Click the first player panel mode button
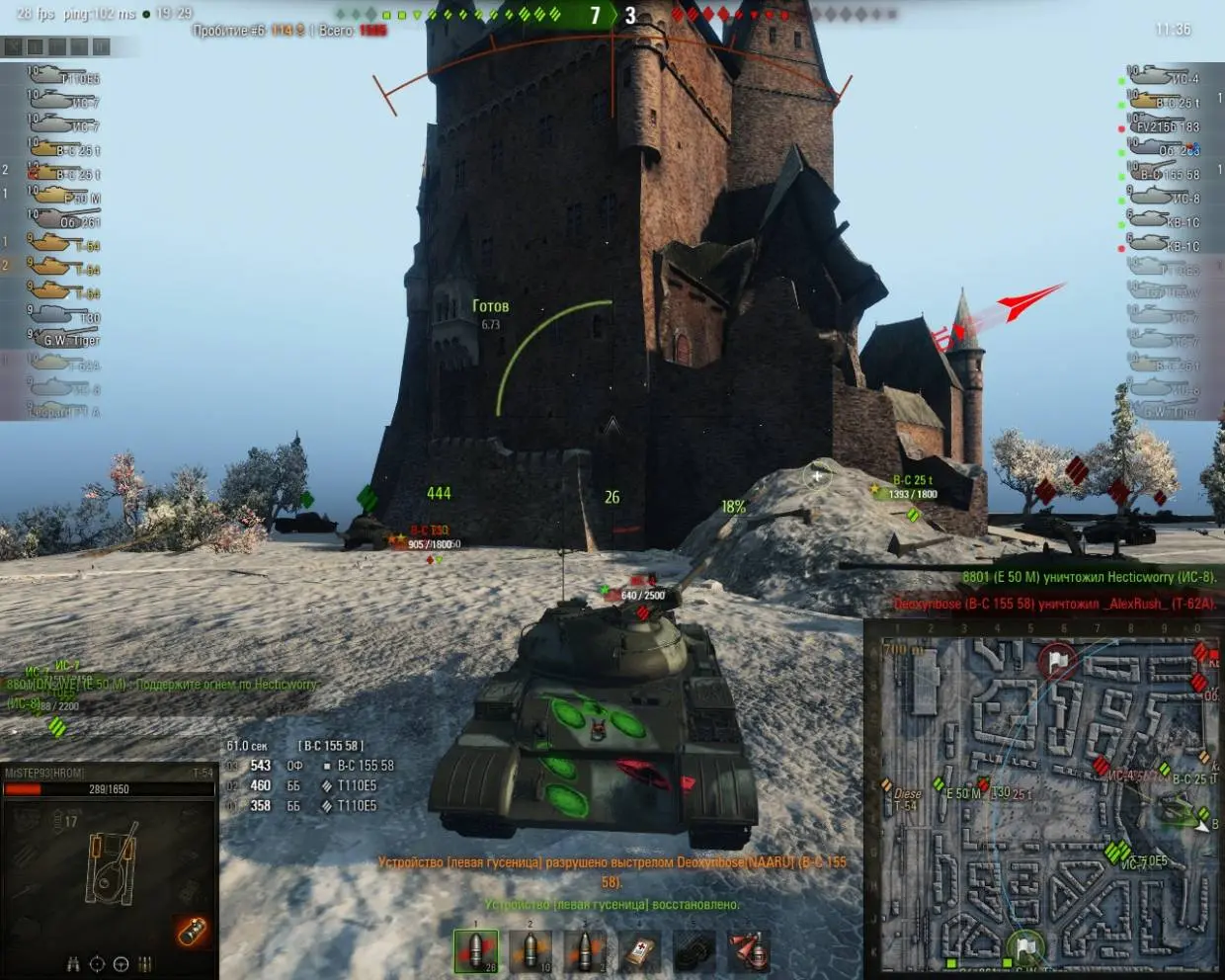The width and height of the screenshot is (1225, 980). point(13,46)
